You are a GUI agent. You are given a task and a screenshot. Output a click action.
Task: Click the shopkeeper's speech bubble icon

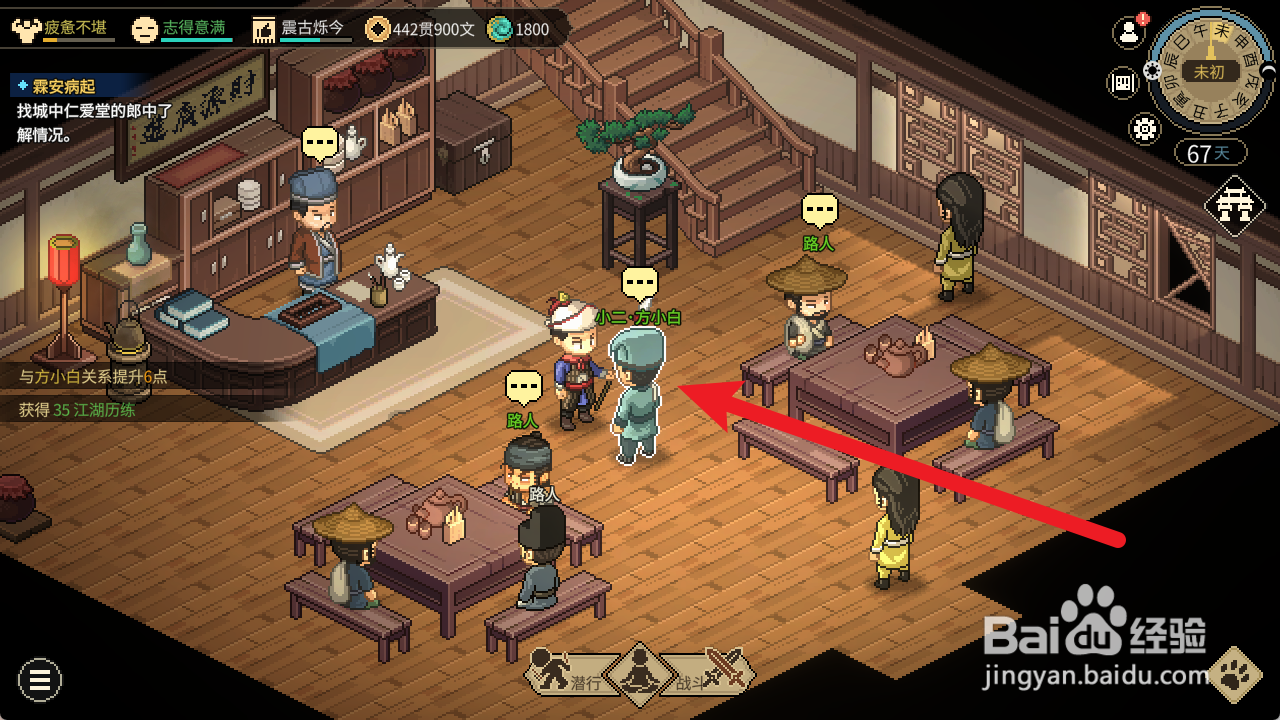pyautogui.click(x=320, y=144)
